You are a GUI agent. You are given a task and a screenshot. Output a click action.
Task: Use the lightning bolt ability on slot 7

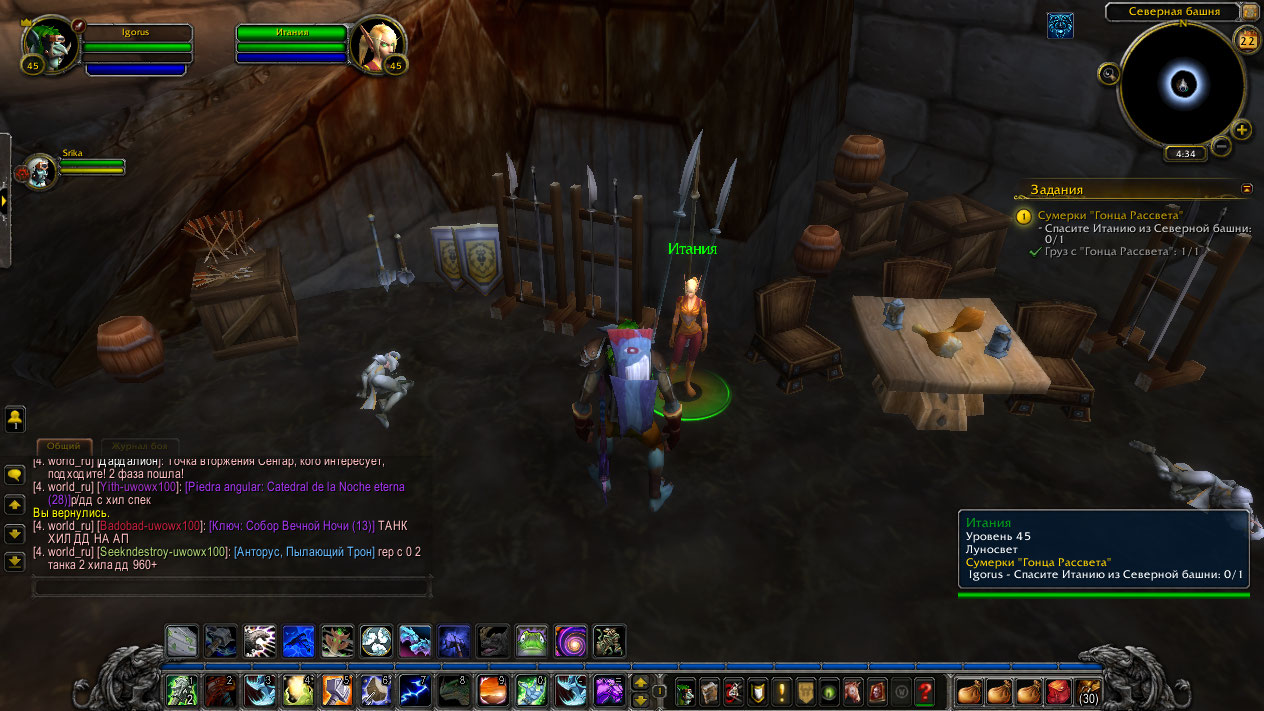click(415, 690)
